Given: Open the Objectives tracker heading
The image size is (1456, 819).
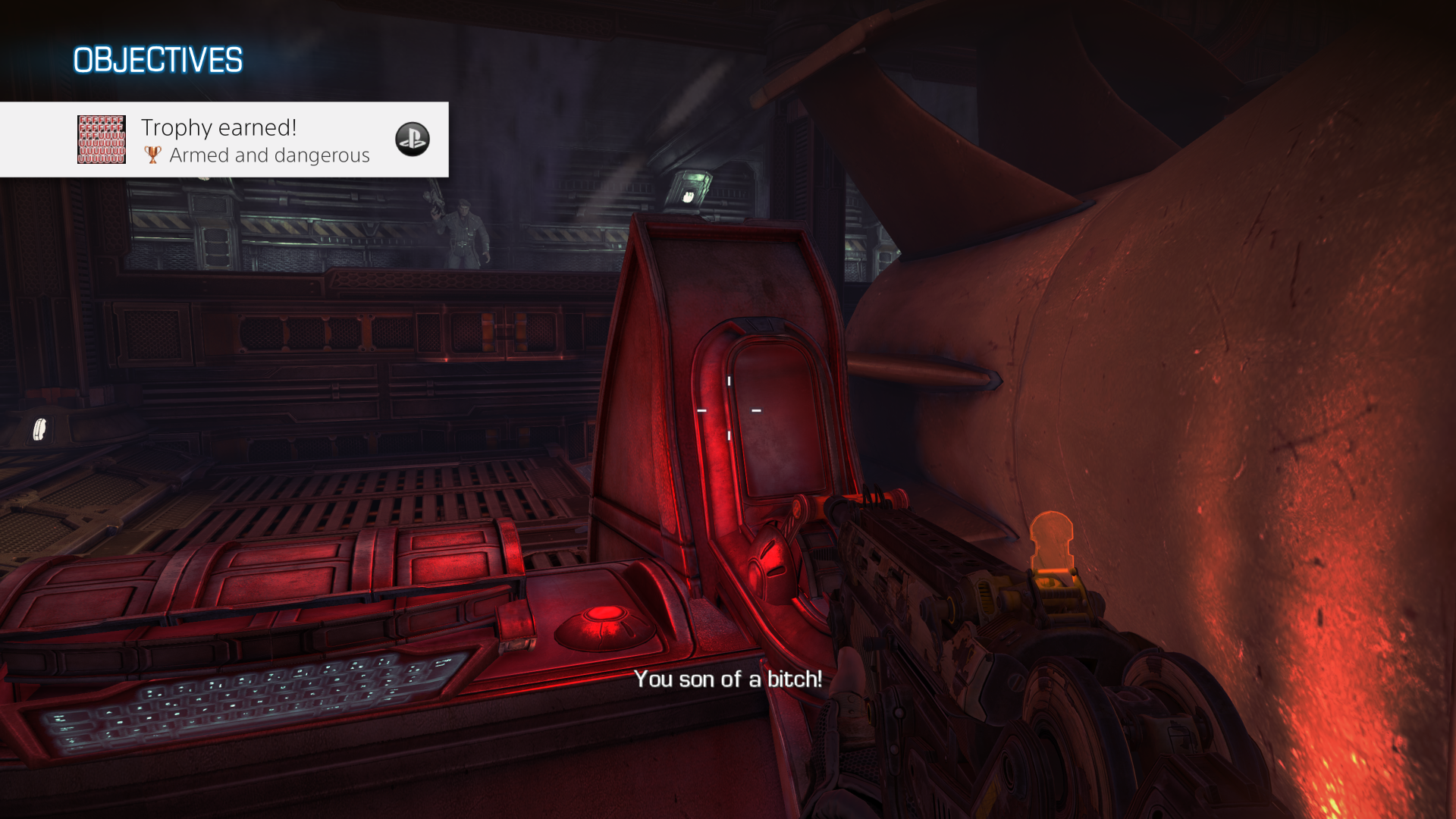Looking at the screenshot, I should [x=158, y=61].
